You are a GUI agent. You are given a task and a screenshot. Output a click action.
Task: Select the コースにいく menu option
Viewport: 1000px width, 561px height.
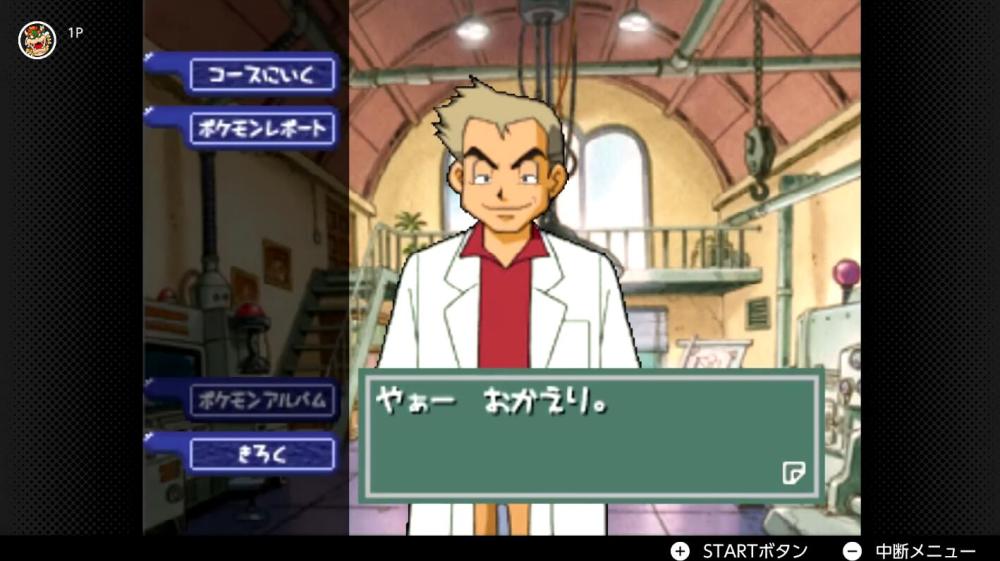tap(263, 74)
